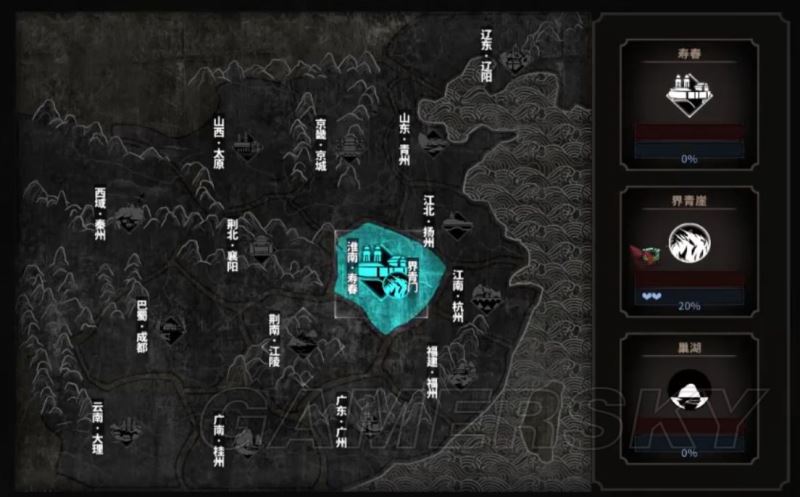Select the 山东·青州 region marker
Viewport: 800px width, 497px height.
point(432,140)
